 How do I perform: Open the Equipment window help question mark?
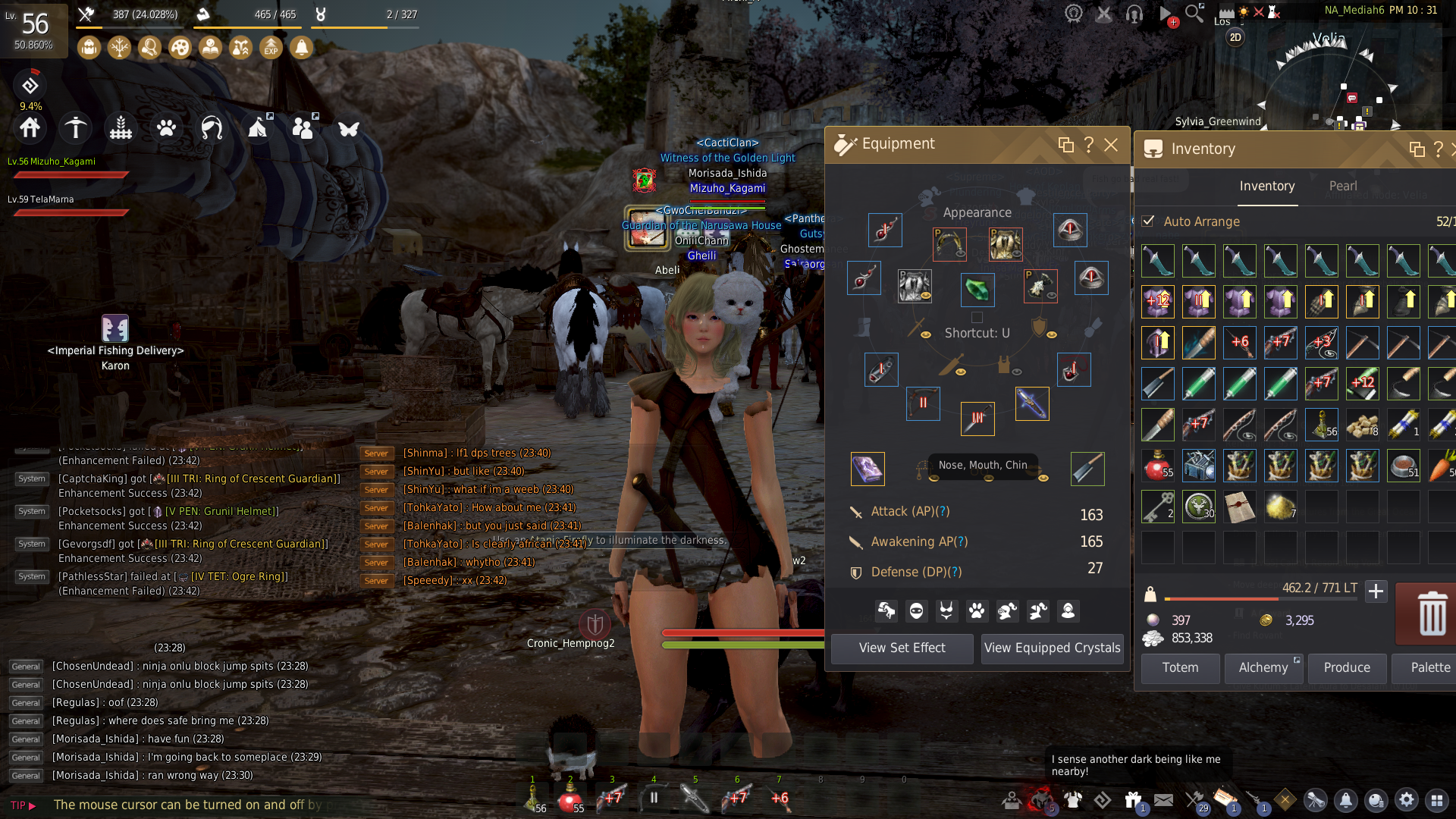coord(1088,145)
